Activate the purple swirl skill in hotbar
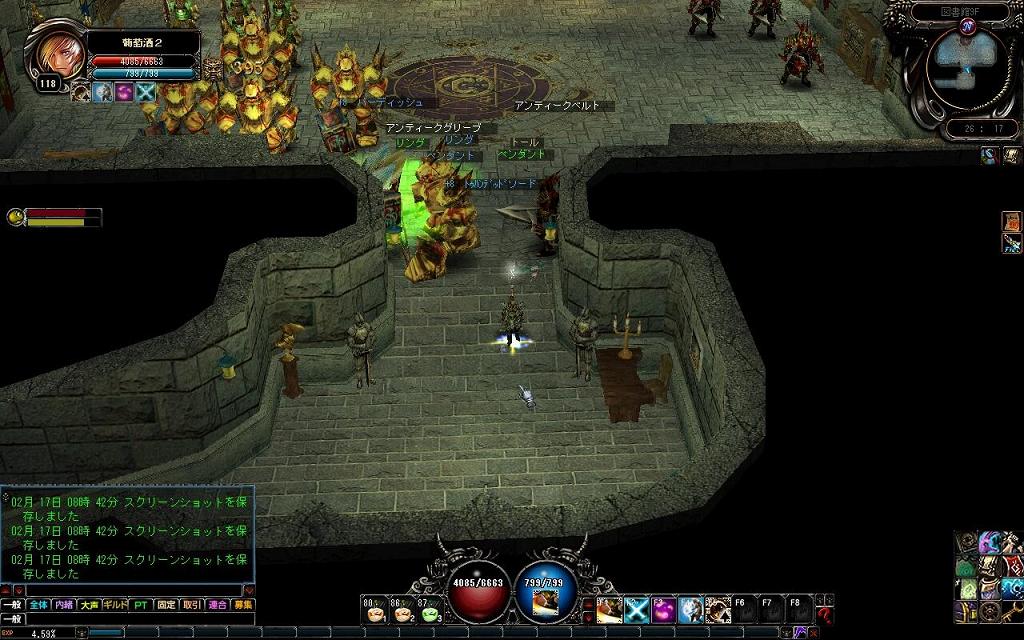 point(664,609)
